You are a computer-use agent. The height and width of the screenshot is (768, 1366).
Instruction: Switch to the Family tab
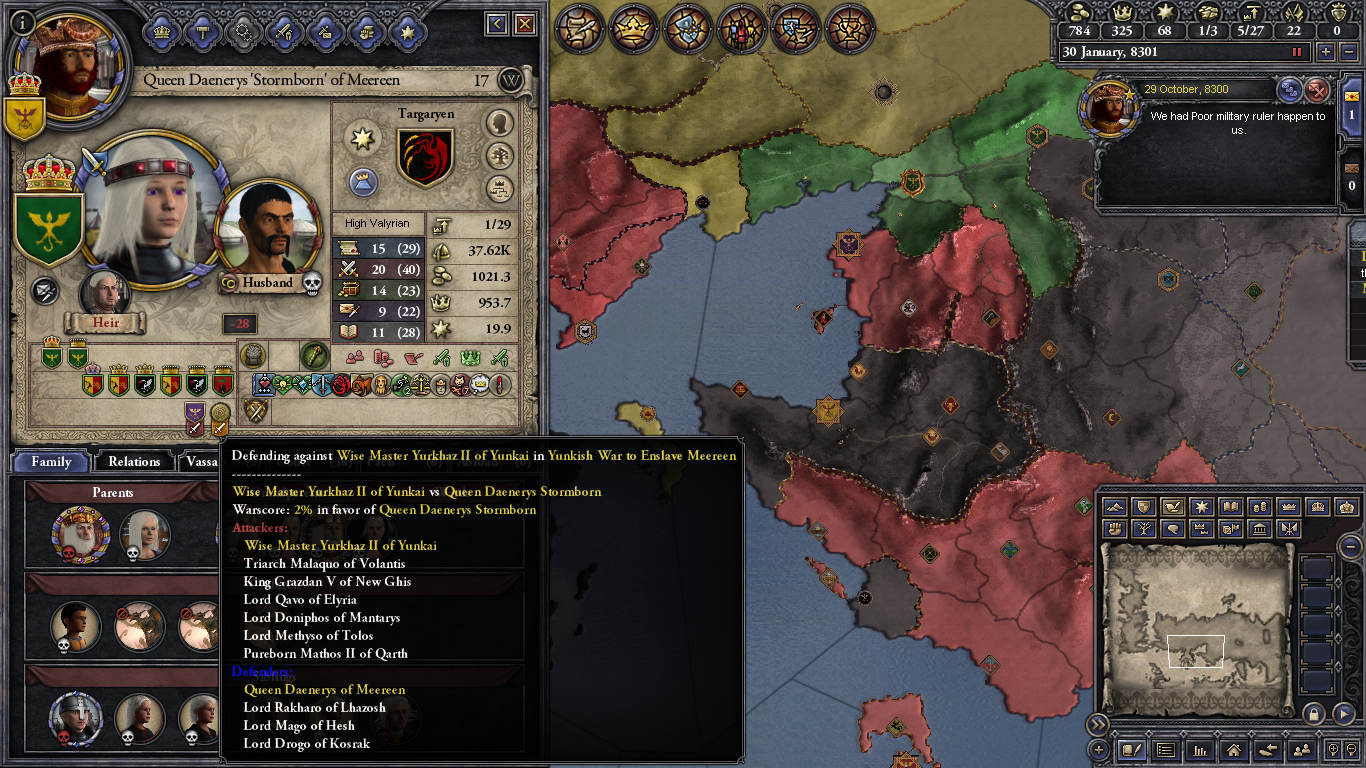pyautogui.click(x=49, y=461)
